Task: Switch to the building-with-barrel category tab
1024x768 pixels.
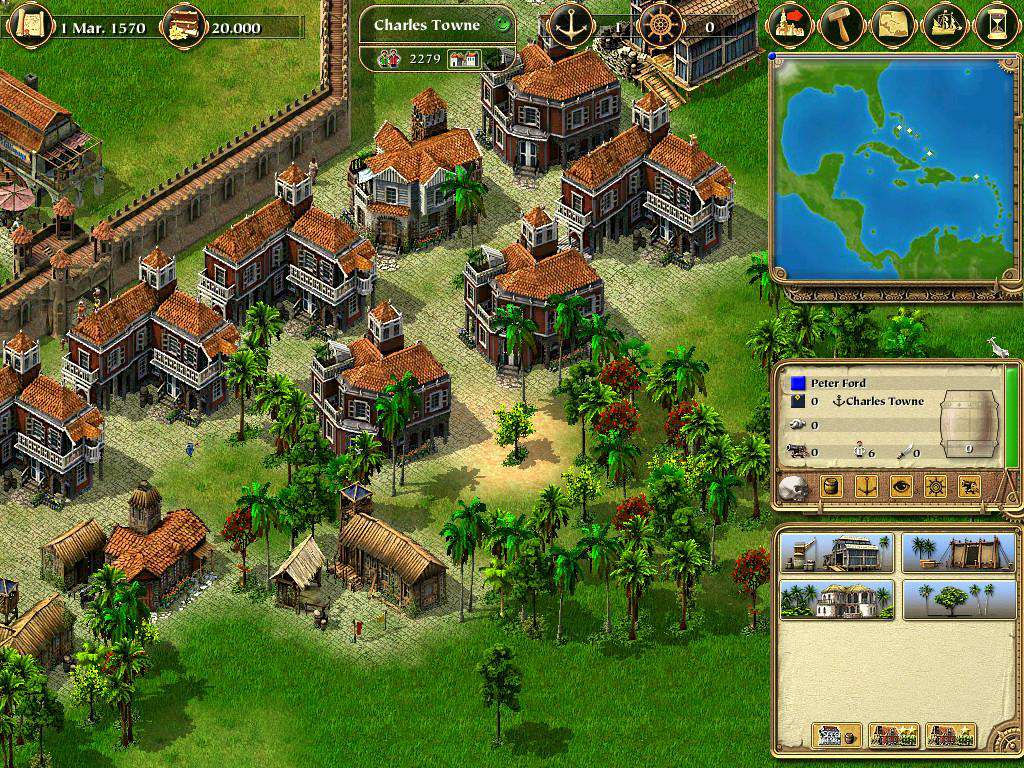Action: pos(837,735)
